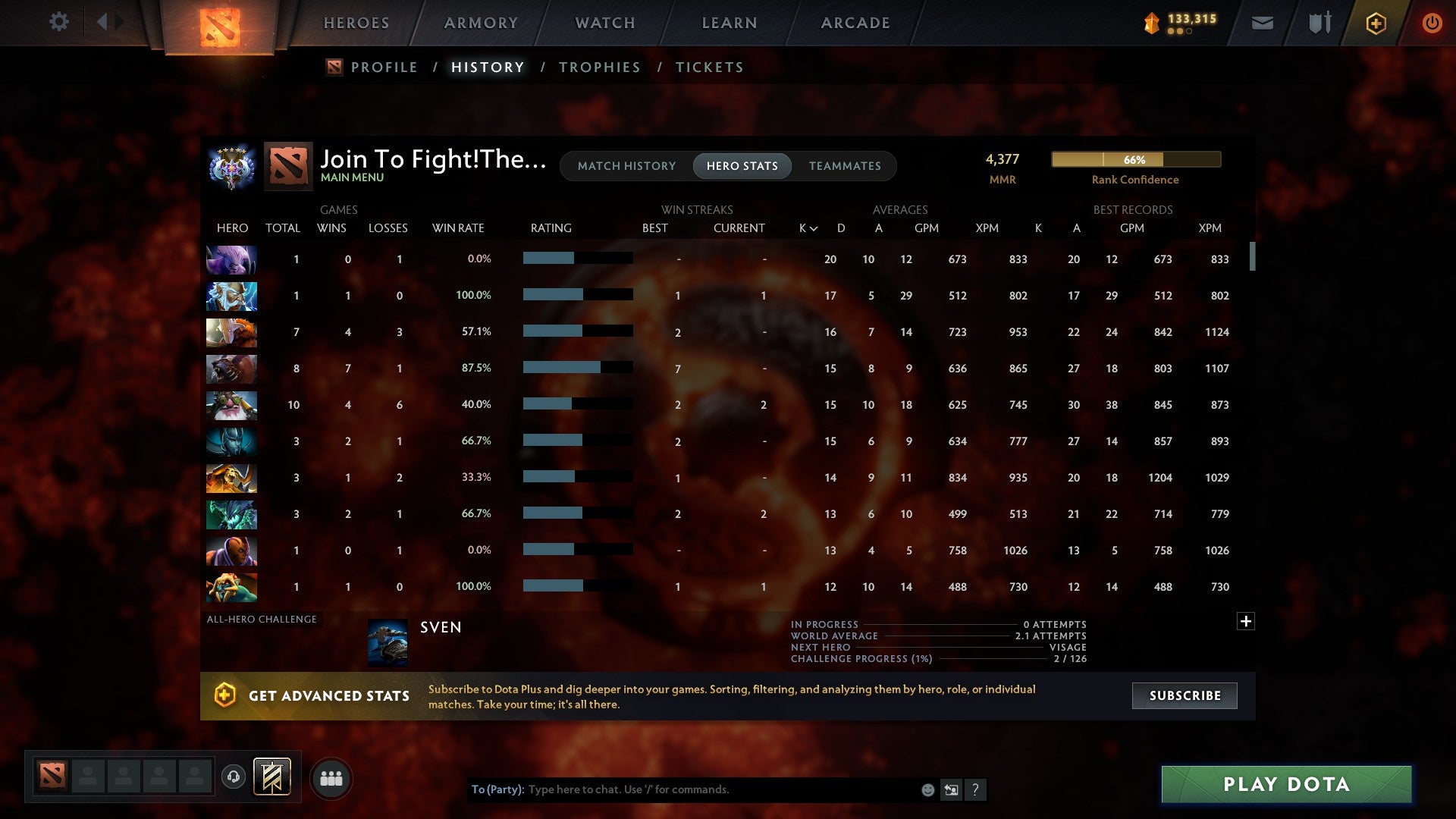Select Sniper's hero portrait in the stats table

(231, 405)
